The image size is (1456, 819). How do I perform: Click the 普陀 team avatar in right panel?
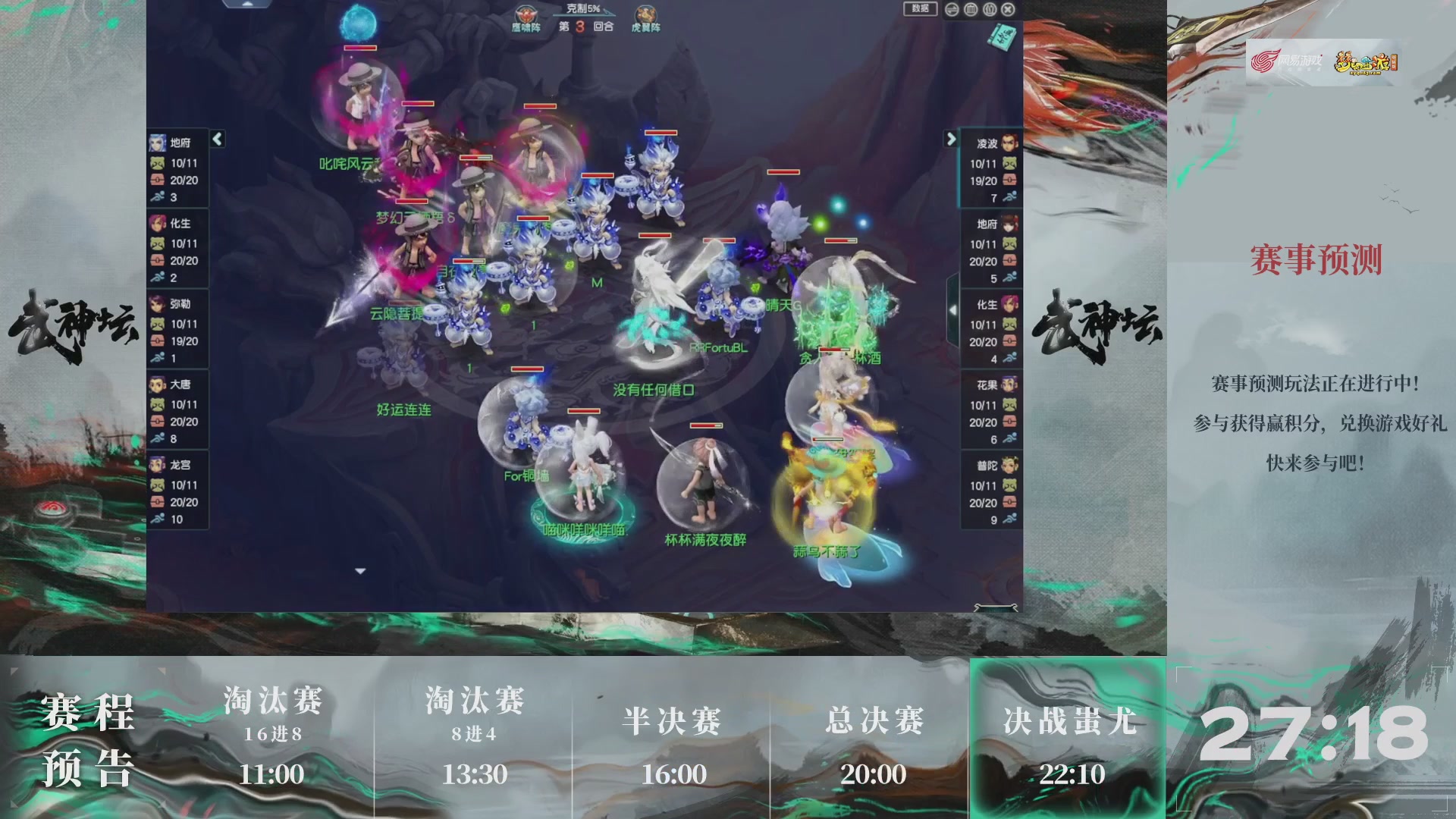coord(1010,466)
